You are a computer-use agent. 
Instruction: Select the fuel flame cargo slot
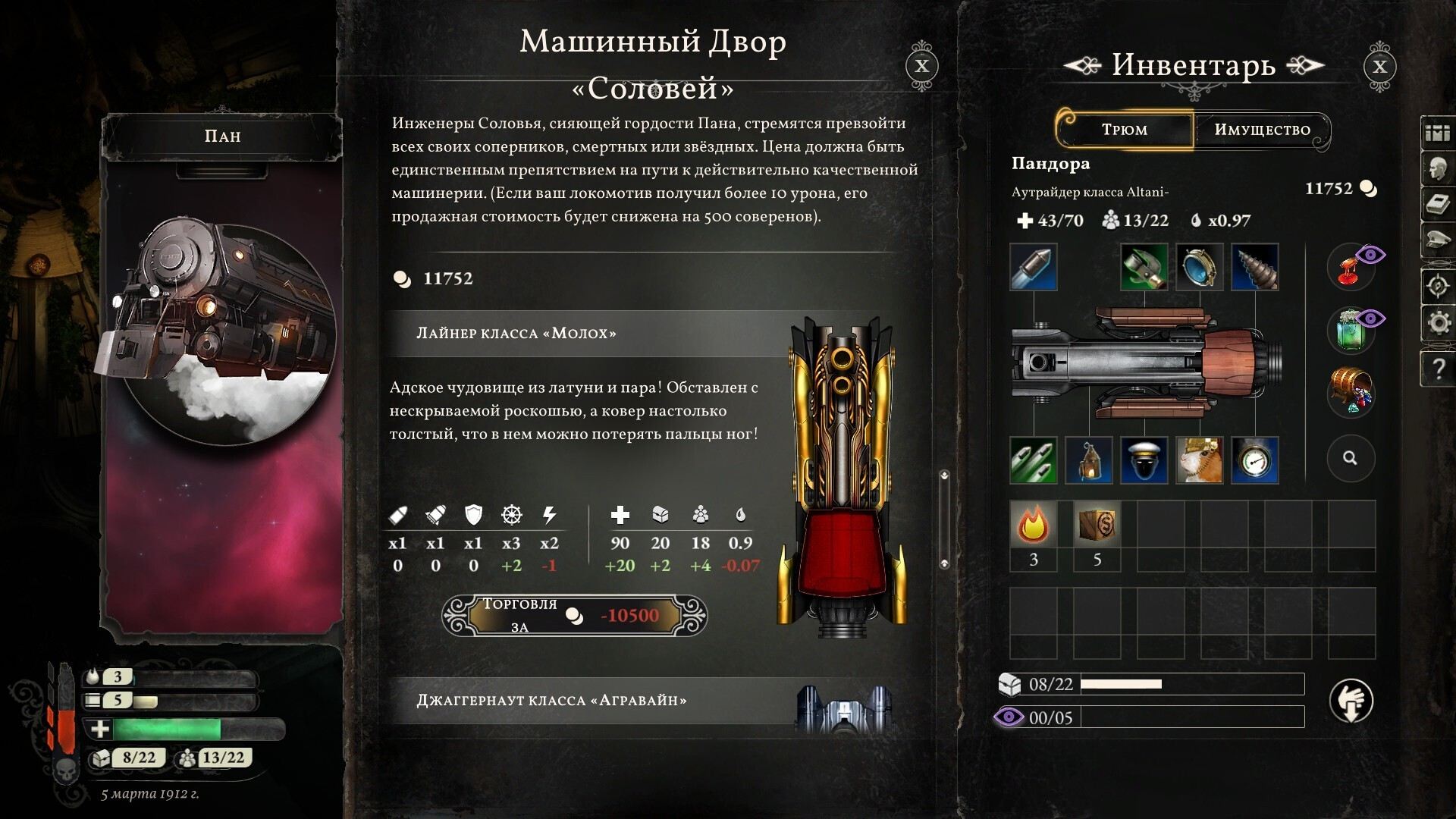[x=1033, y=525]
